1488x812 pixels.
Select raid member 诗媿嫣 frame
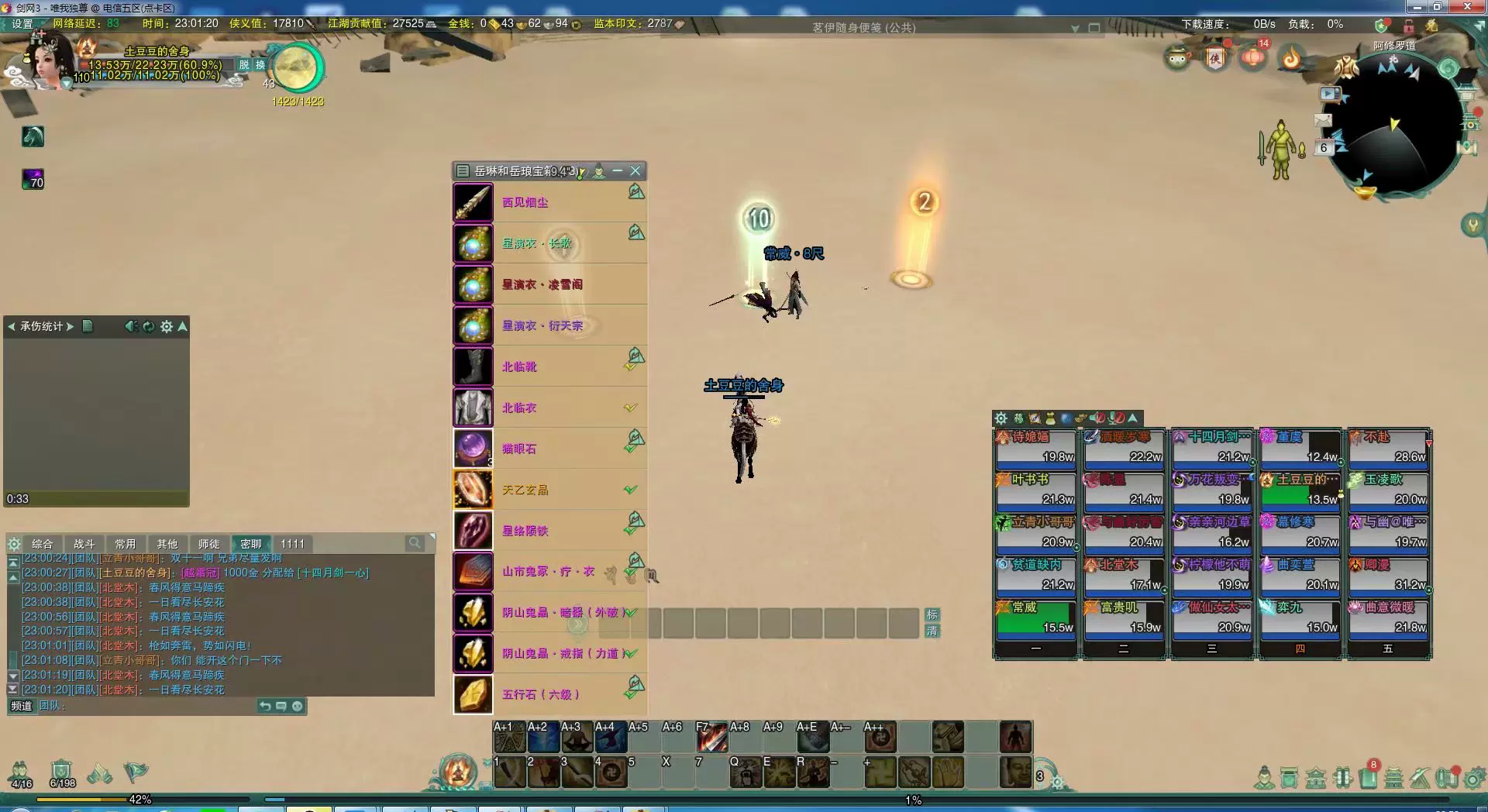point(1035,447)
